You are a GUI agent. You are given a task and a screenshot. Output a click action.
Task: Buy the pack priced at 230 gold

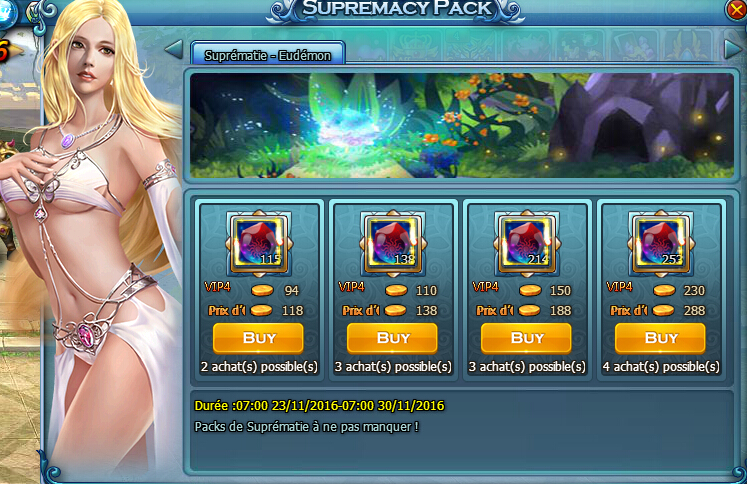[x=661, y=338]
